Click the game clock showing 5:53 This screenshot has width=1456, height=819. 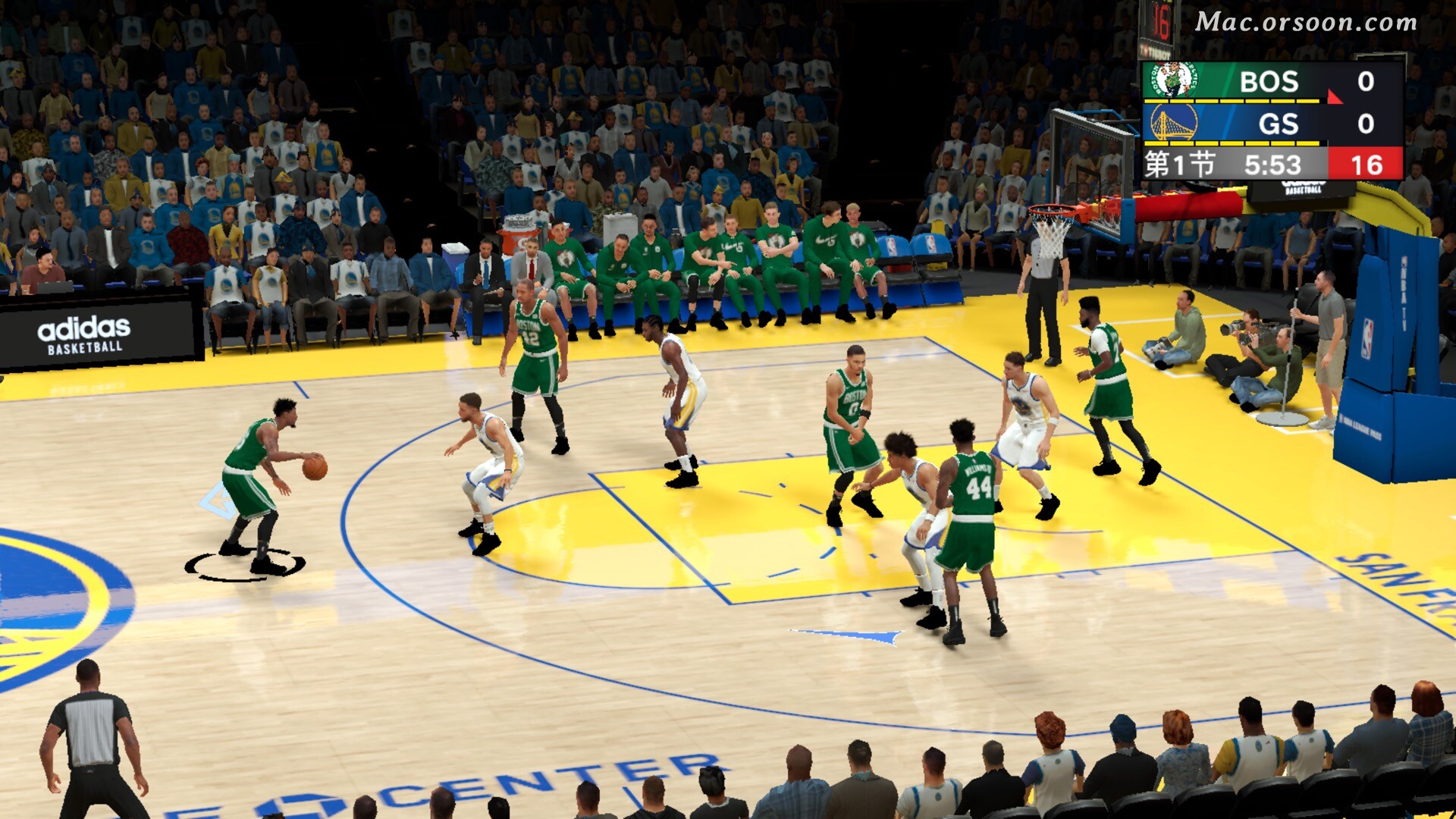click(1274, 164)
